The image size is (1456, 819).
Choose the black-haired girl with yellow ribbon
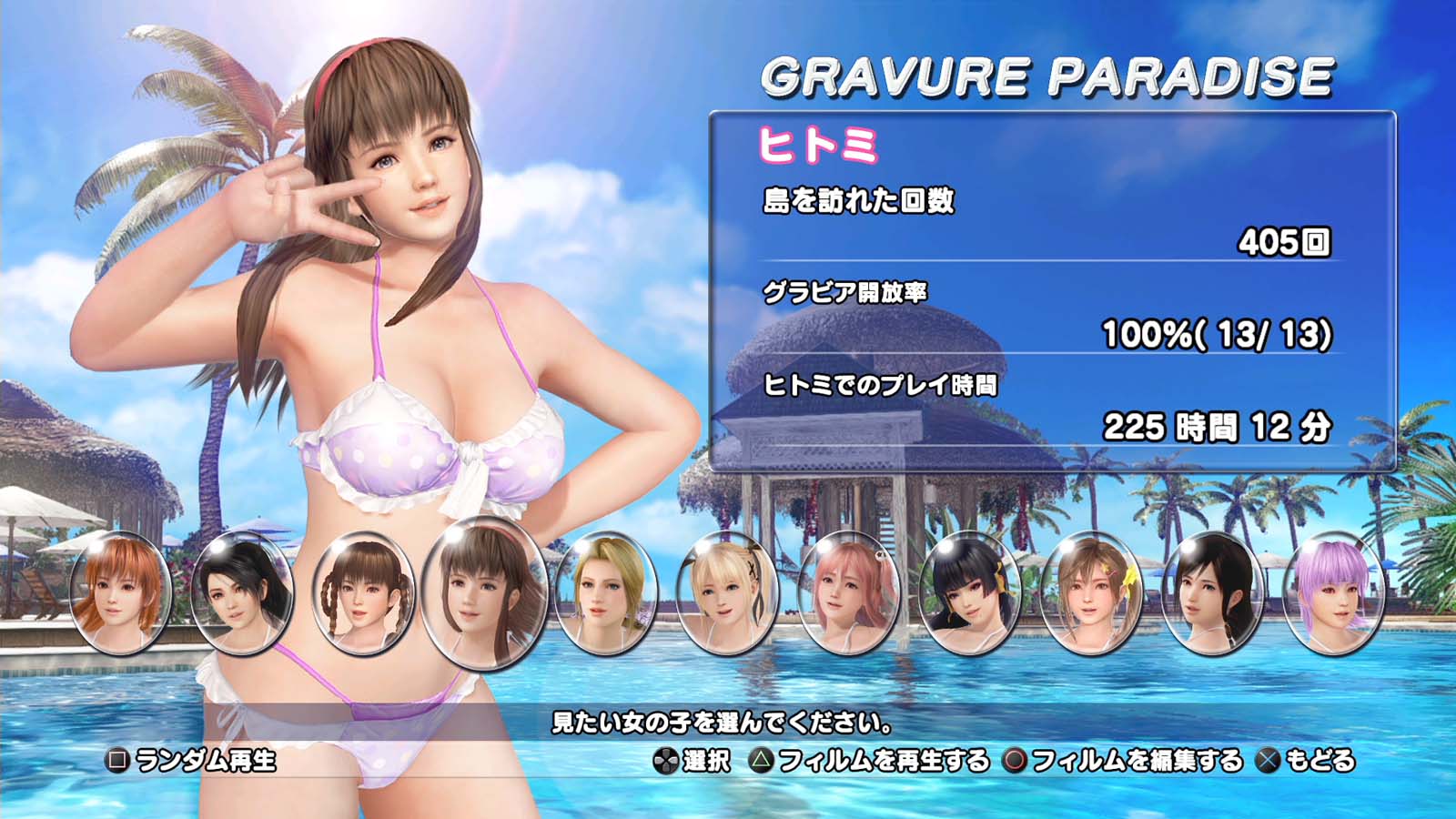[970, 591]
